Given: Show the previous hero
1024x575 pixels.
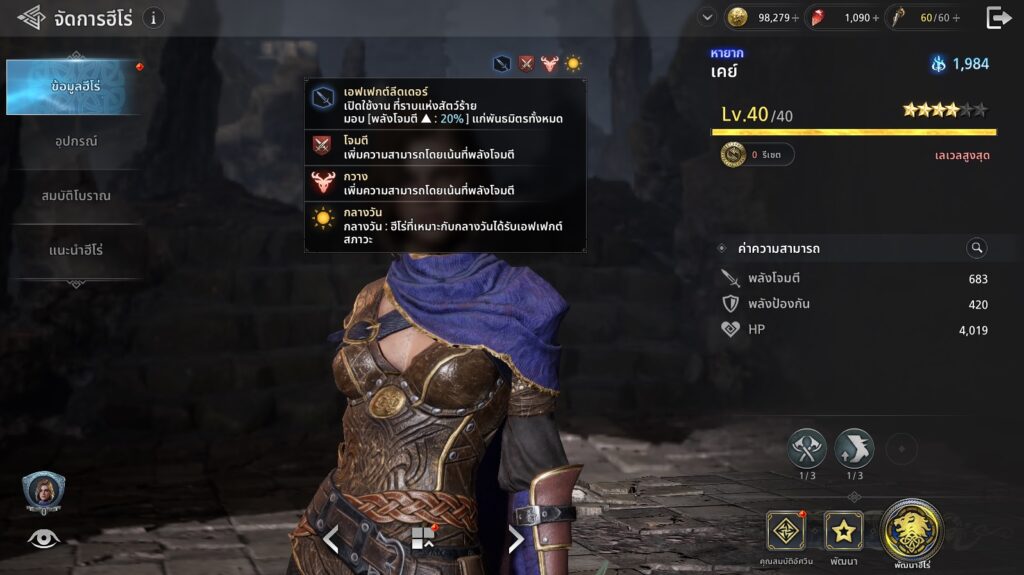Looking at the screenshot, I should (x=331, y=539).
